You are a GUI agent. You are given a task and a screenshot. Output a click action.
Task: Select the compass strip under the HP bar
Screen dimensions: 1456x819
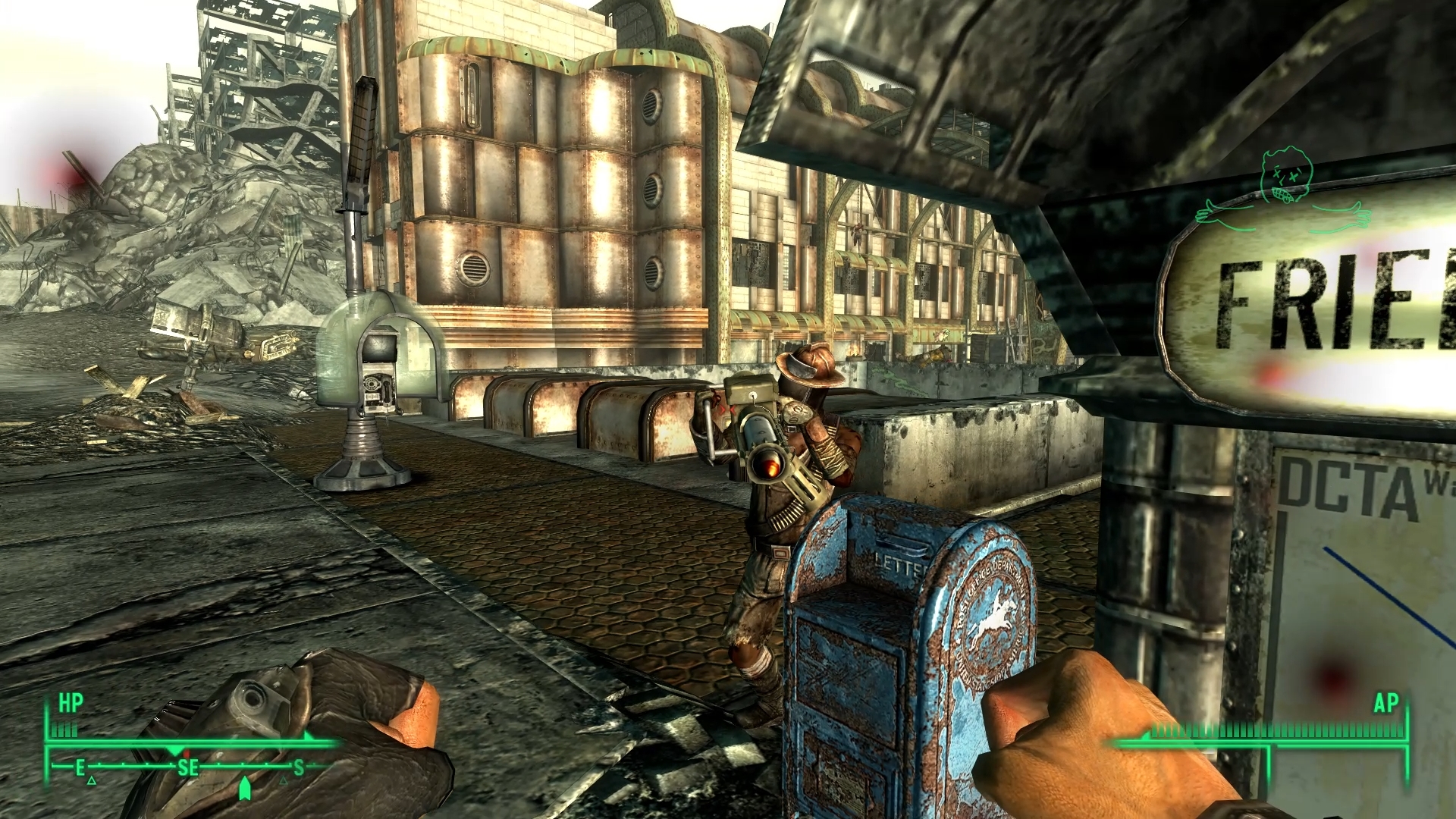pyautogui.click(x=190, y=767)
